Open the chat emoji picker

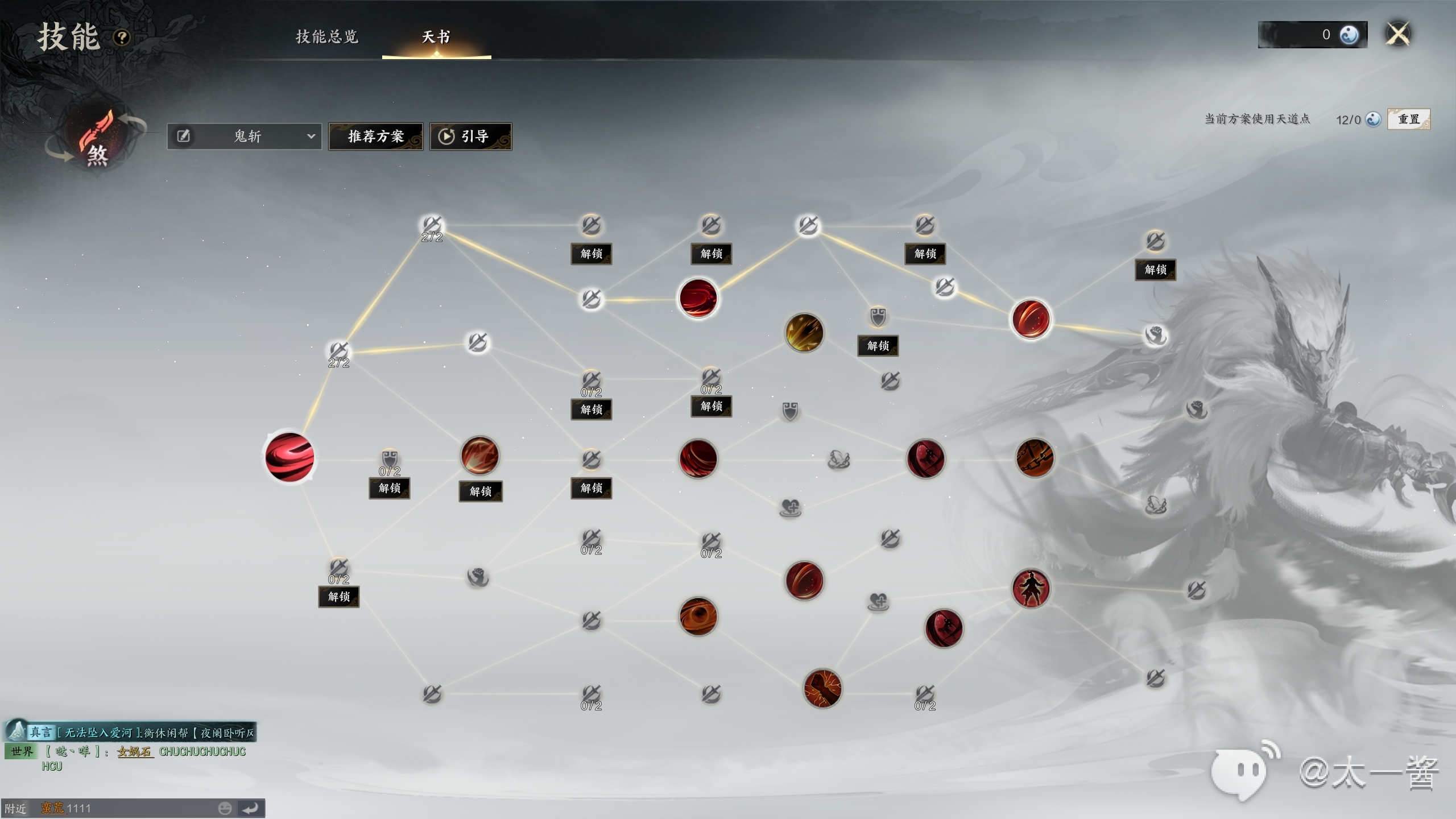pos(225,808)
